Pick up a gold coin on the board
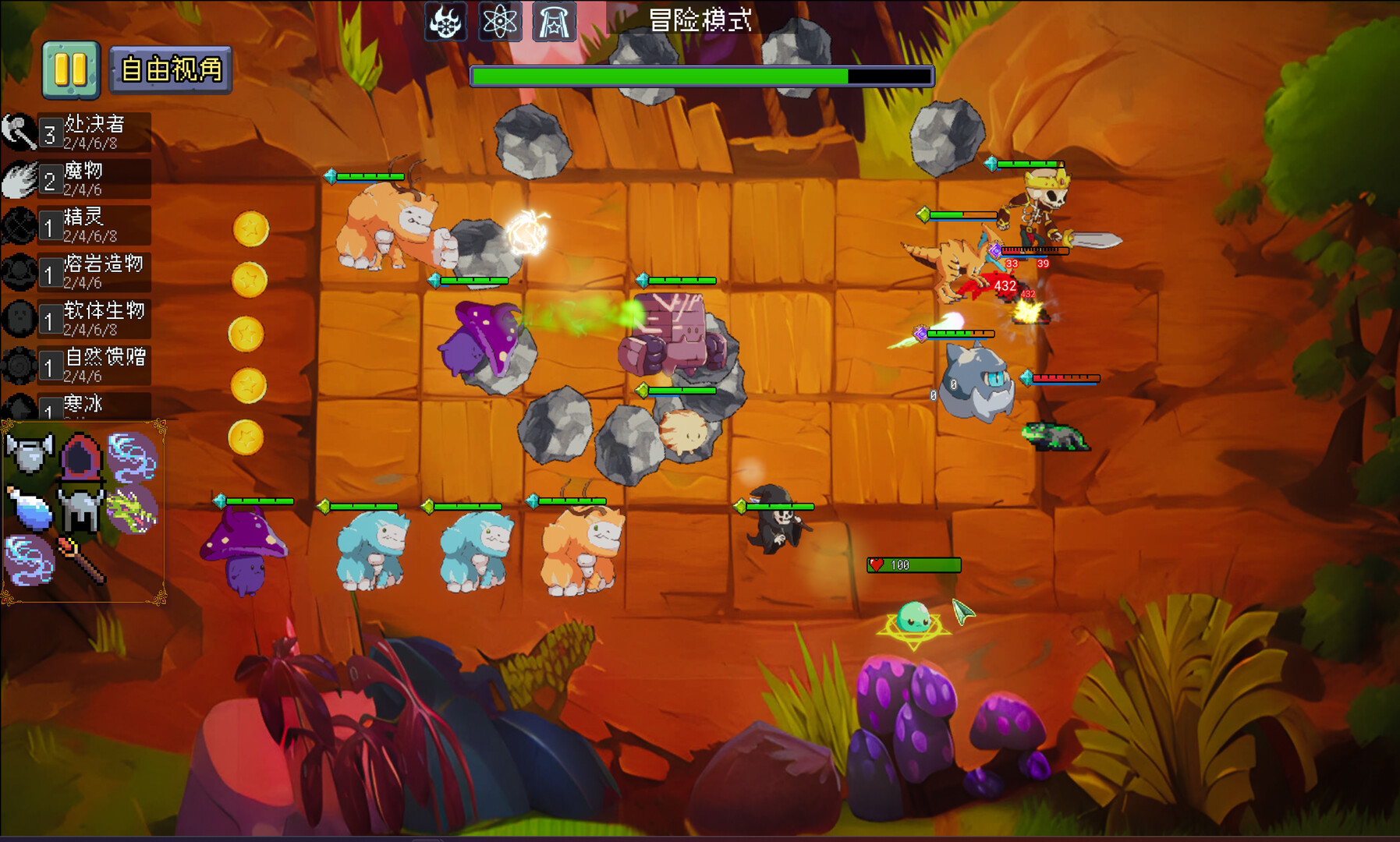Viewport: 1400px width, 842px height. 249,230
